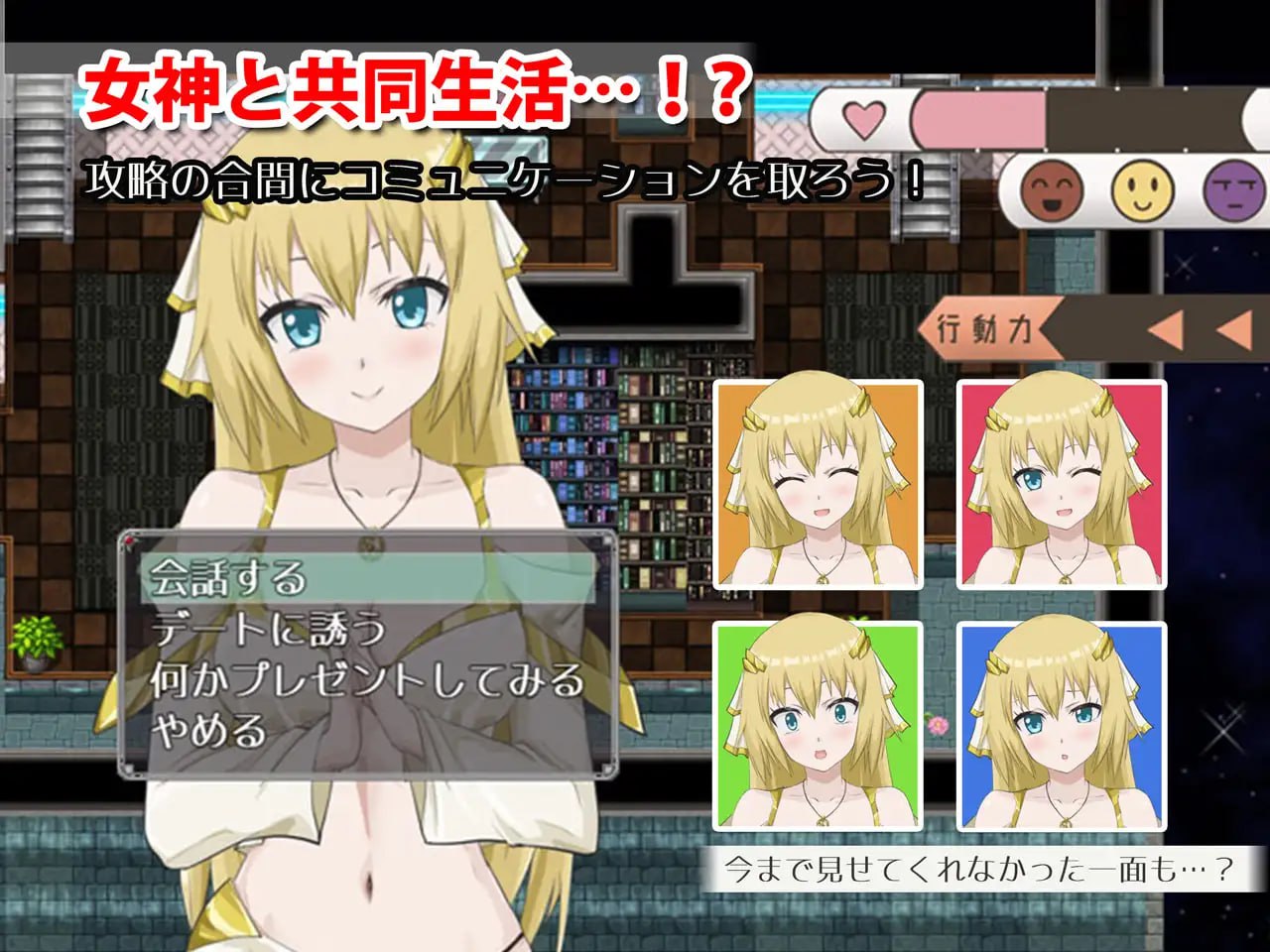Select the green surprised expression portrait
Screen dimensions: 1270x952
pos(819,727)
